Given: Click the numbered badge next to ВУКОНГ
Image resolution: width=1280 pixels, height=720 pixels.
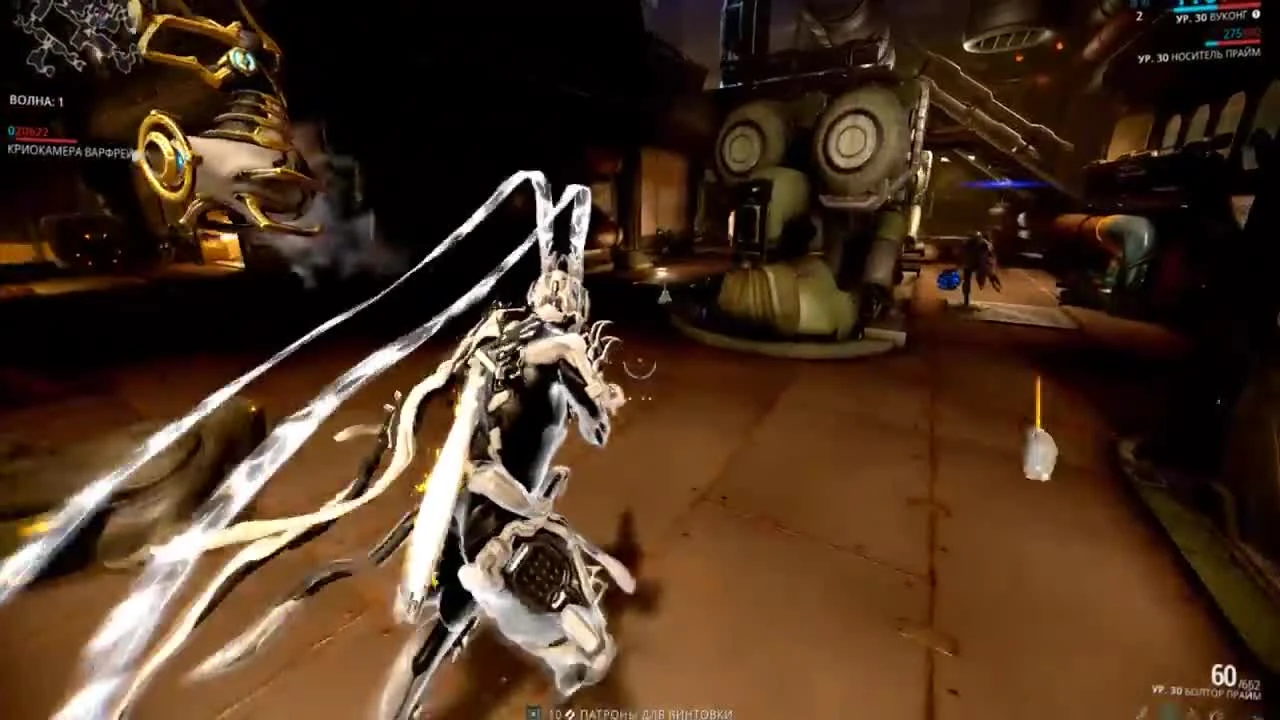Looking at the screenshot, I should pos(1256,13).
